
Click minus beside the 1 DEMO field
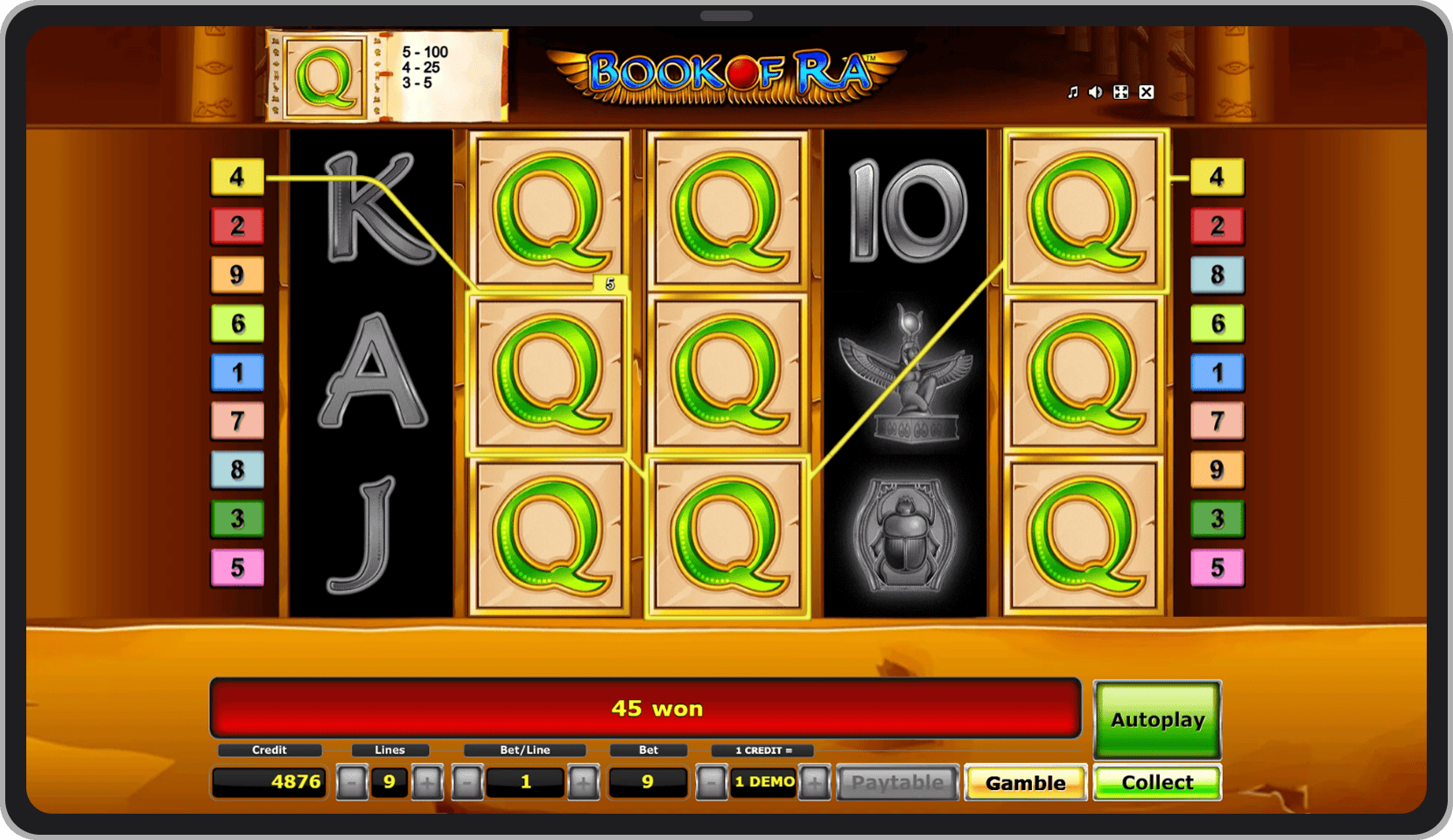click(711, 781)
